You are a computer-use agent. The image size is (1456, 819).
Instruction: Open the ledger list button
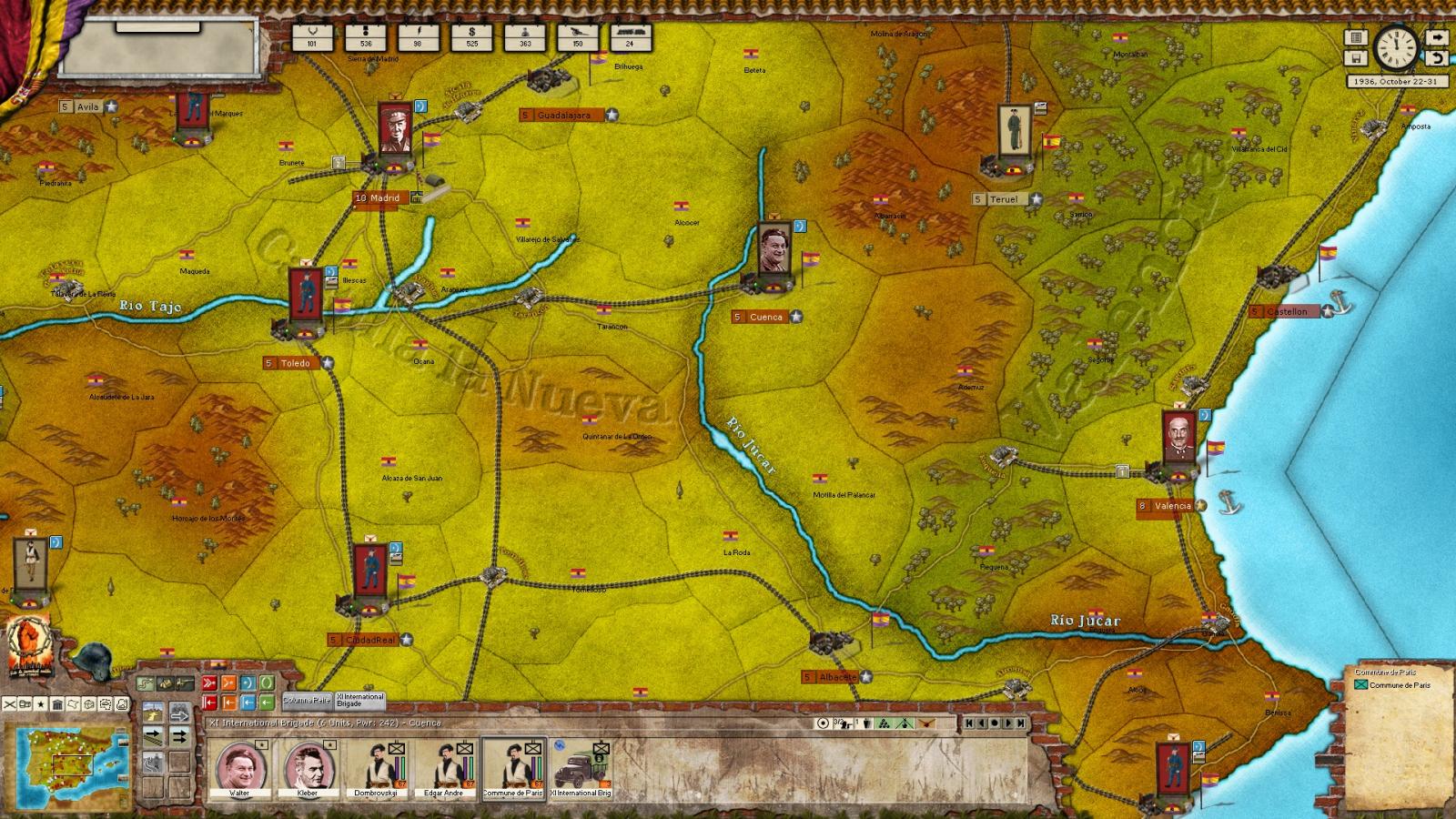[1356, 38]
